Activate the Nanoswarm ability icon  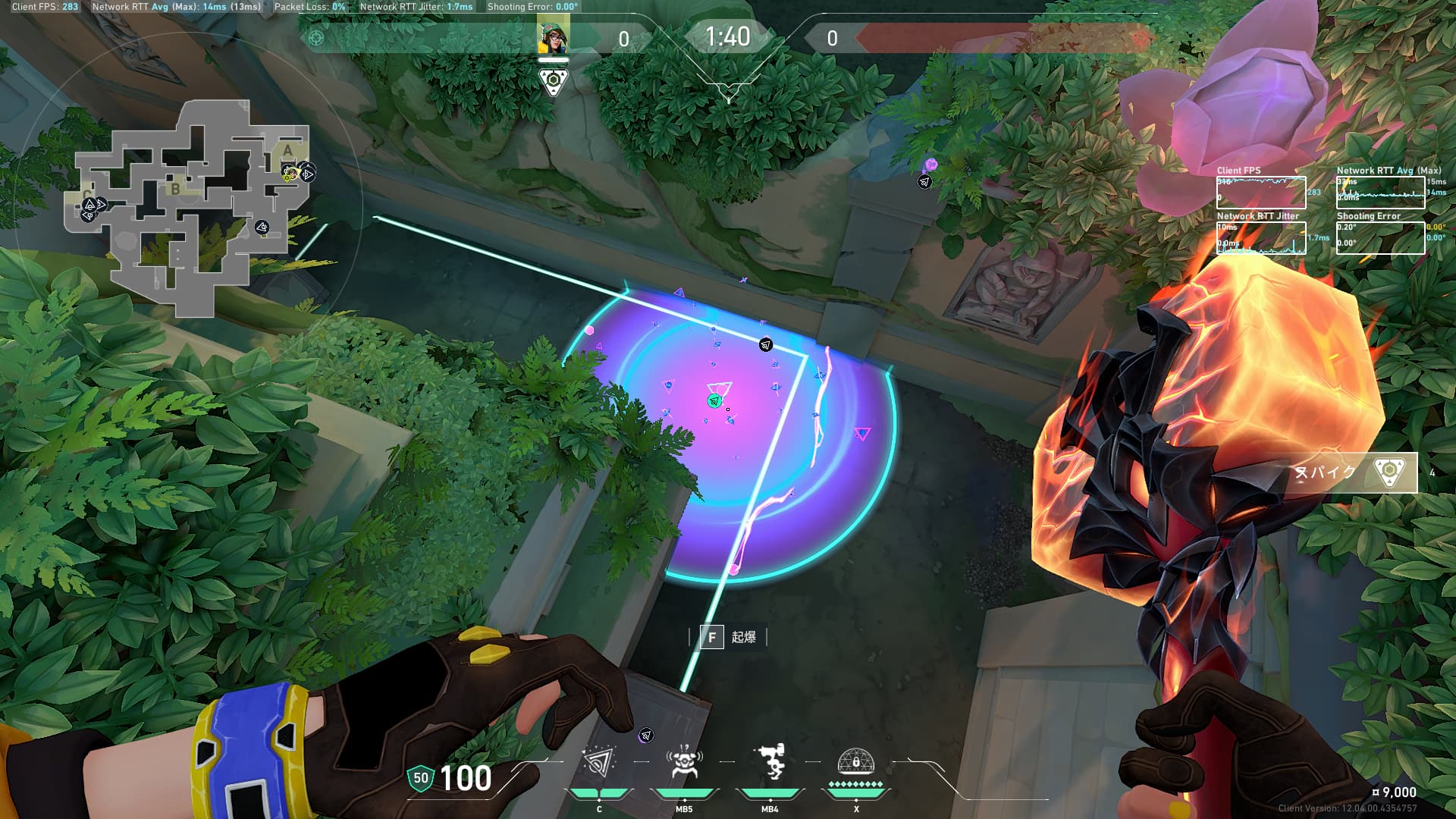pyautogui.click(x=599, y=764)
